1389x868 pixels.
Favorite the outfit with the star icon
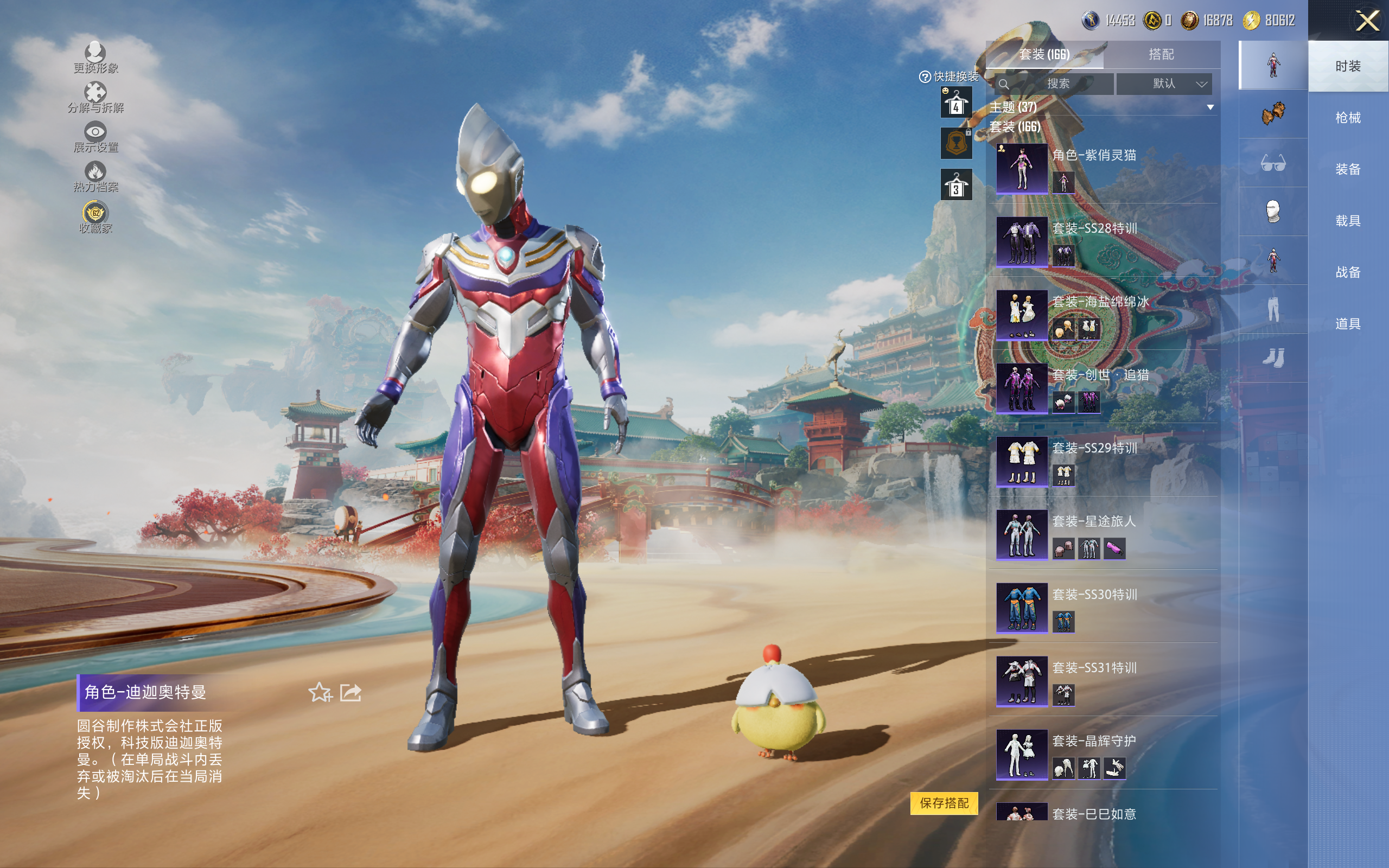(320, 692)
